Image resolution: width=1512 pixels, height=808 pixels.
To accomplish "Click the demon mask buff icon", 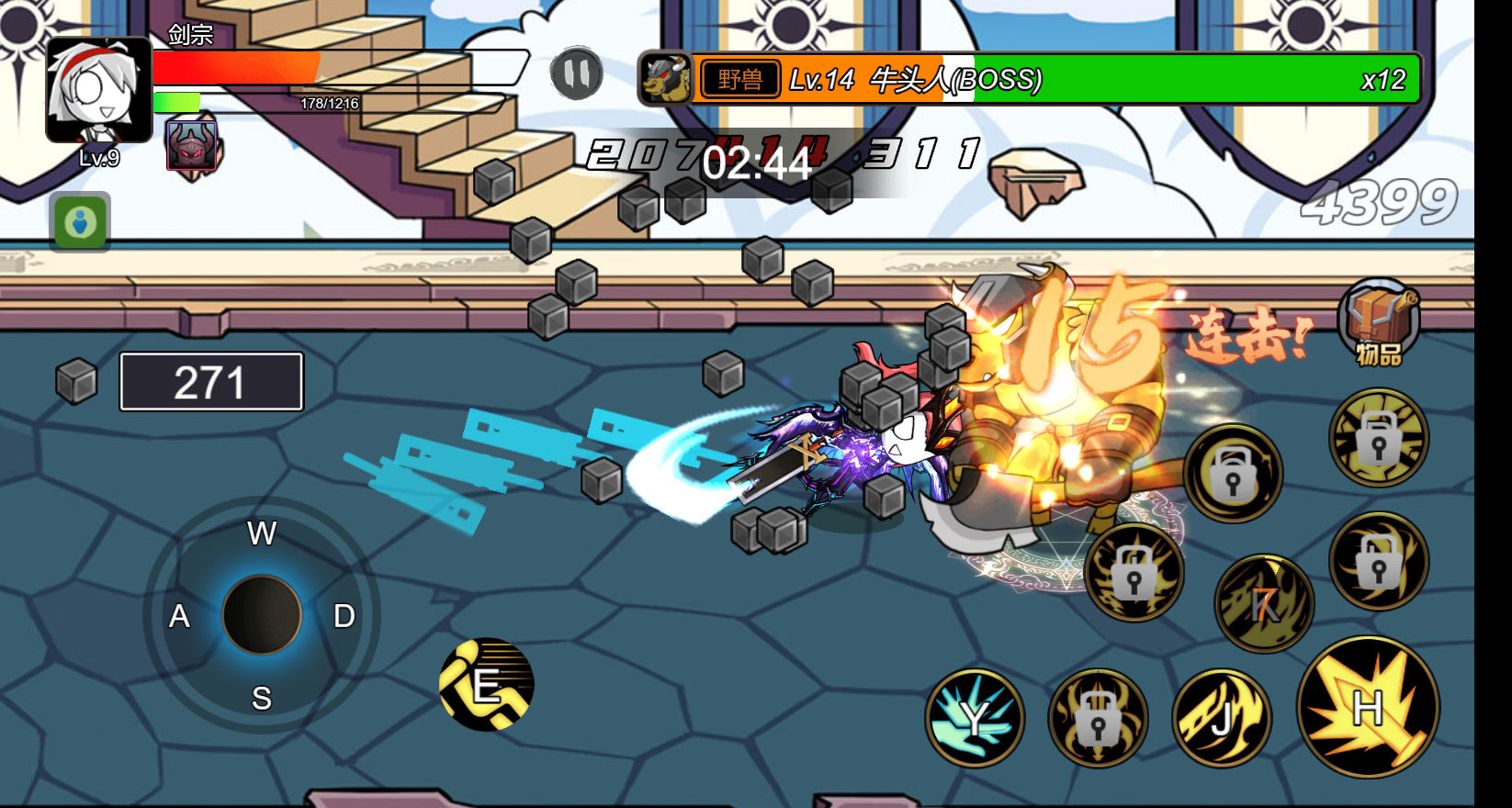I will click(x=192, y=145).
